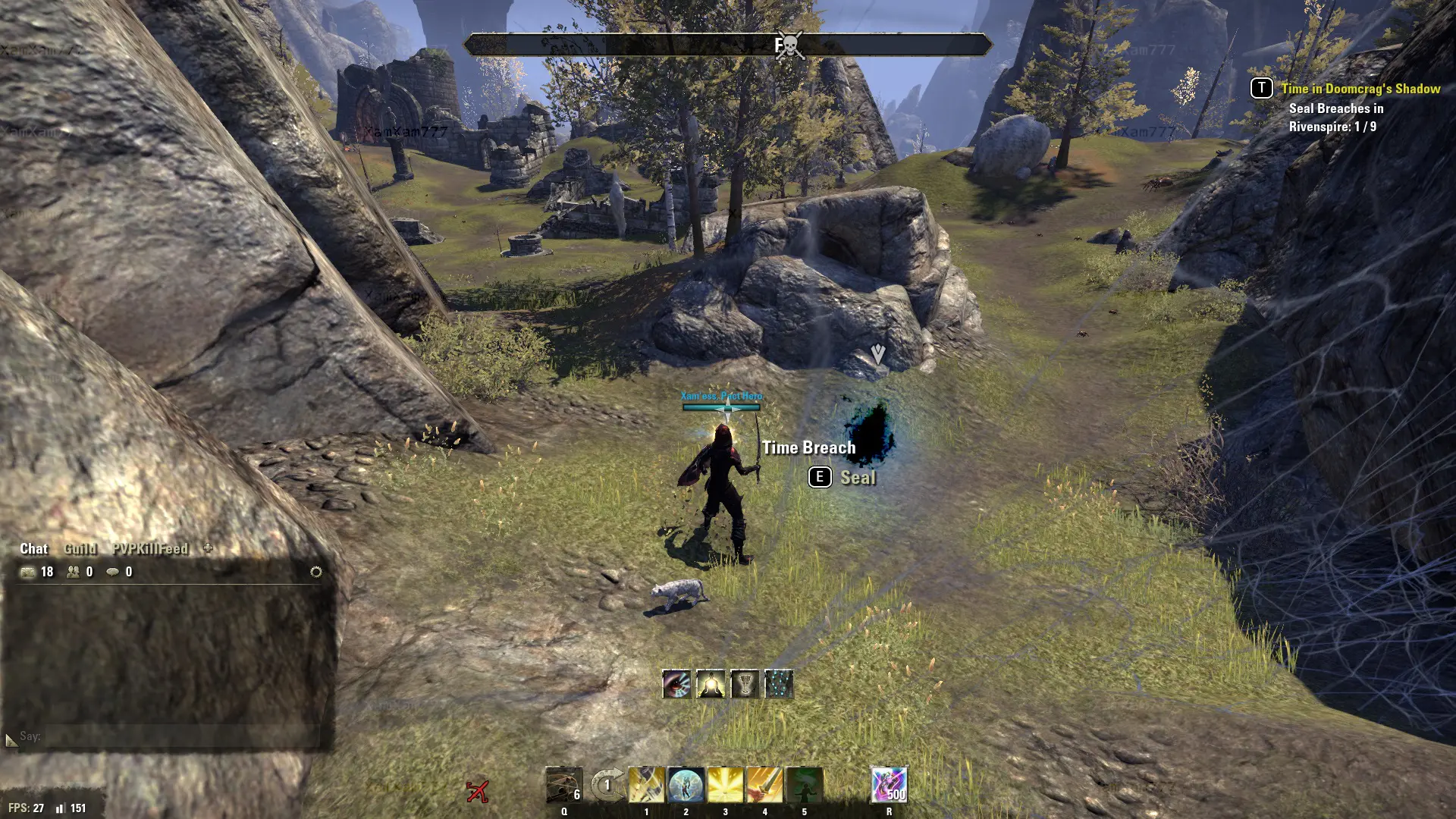Trigger the purple ultimate ability
Viewport: 1456px width, 819px height.
pos(889,786)
